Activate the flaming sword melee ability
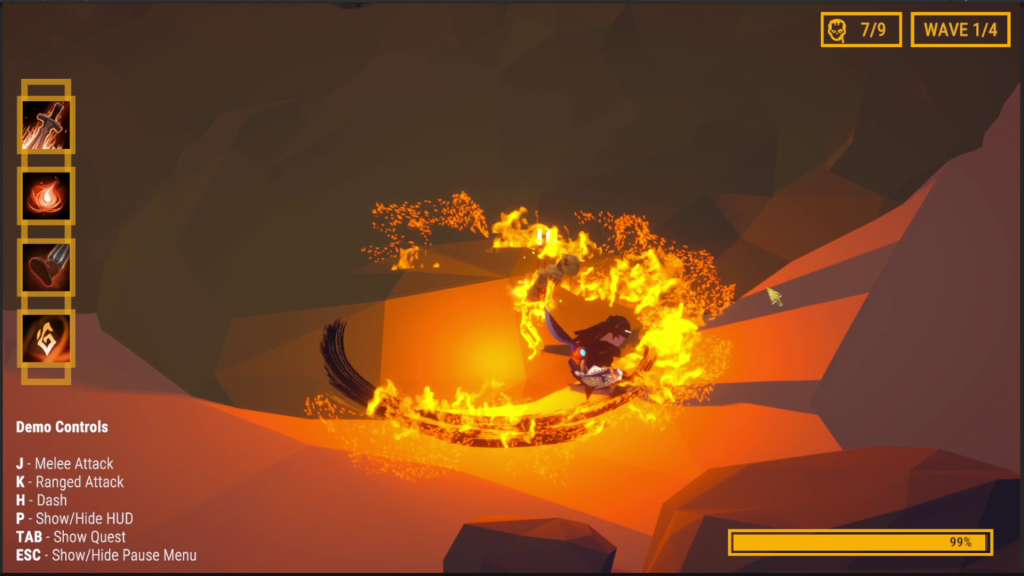 pos(46,125)
